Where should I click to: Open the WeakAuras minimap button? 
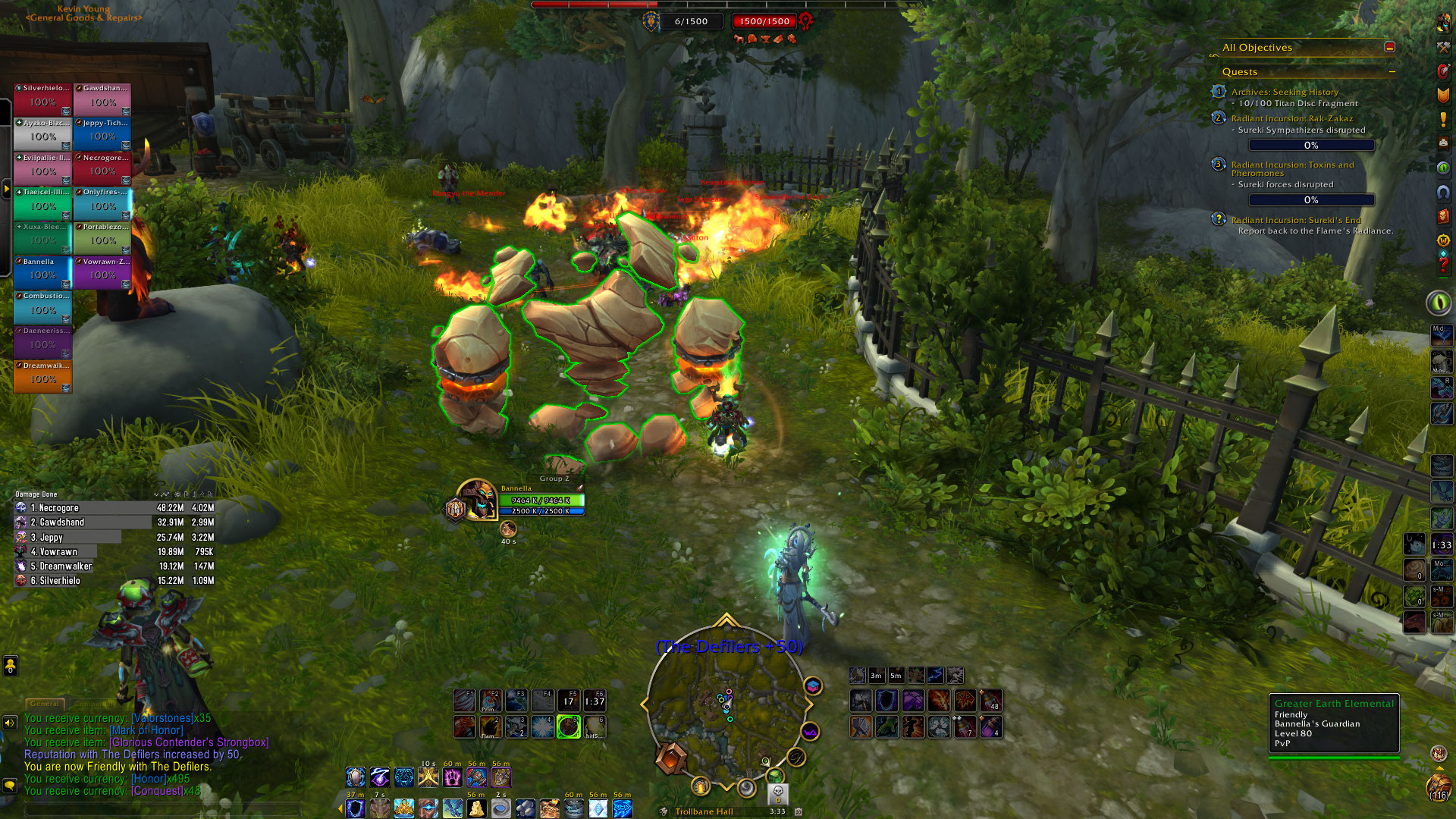[810, 732]
